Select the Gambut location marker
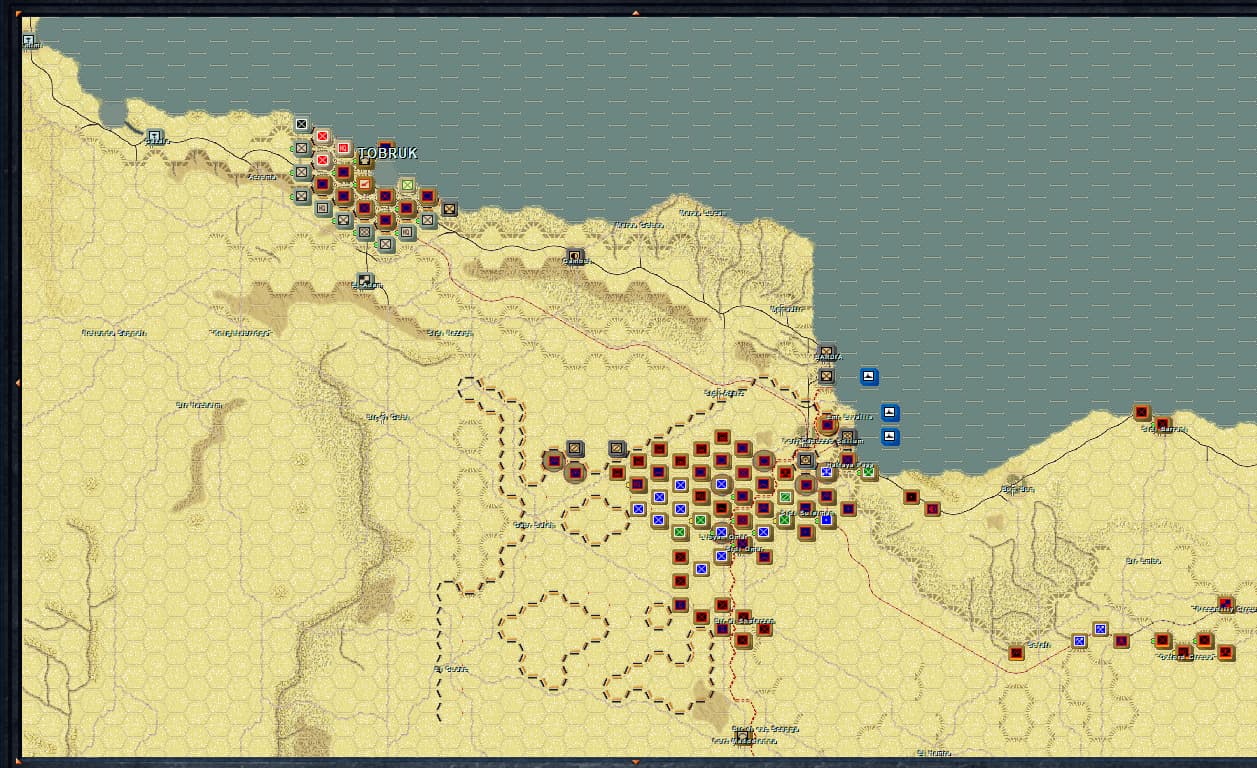The image size is (1257, 768). tap(574, 256)
